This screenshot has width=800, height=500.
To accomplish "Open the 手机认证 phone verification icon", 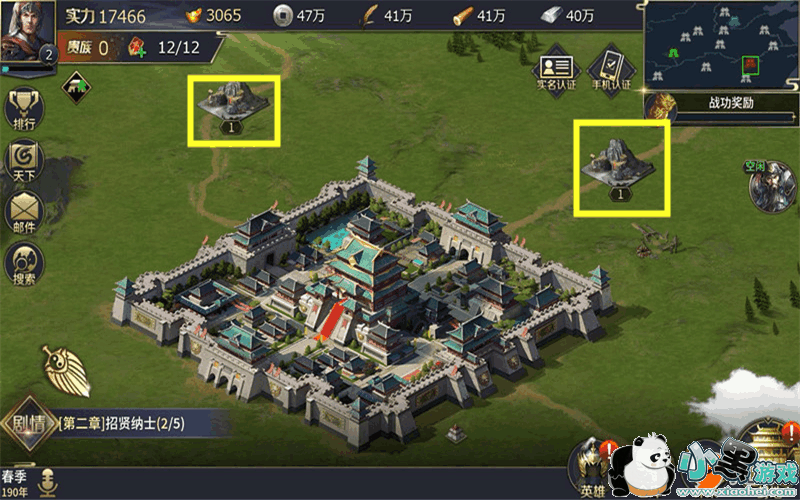I will (x=609, y=71).
